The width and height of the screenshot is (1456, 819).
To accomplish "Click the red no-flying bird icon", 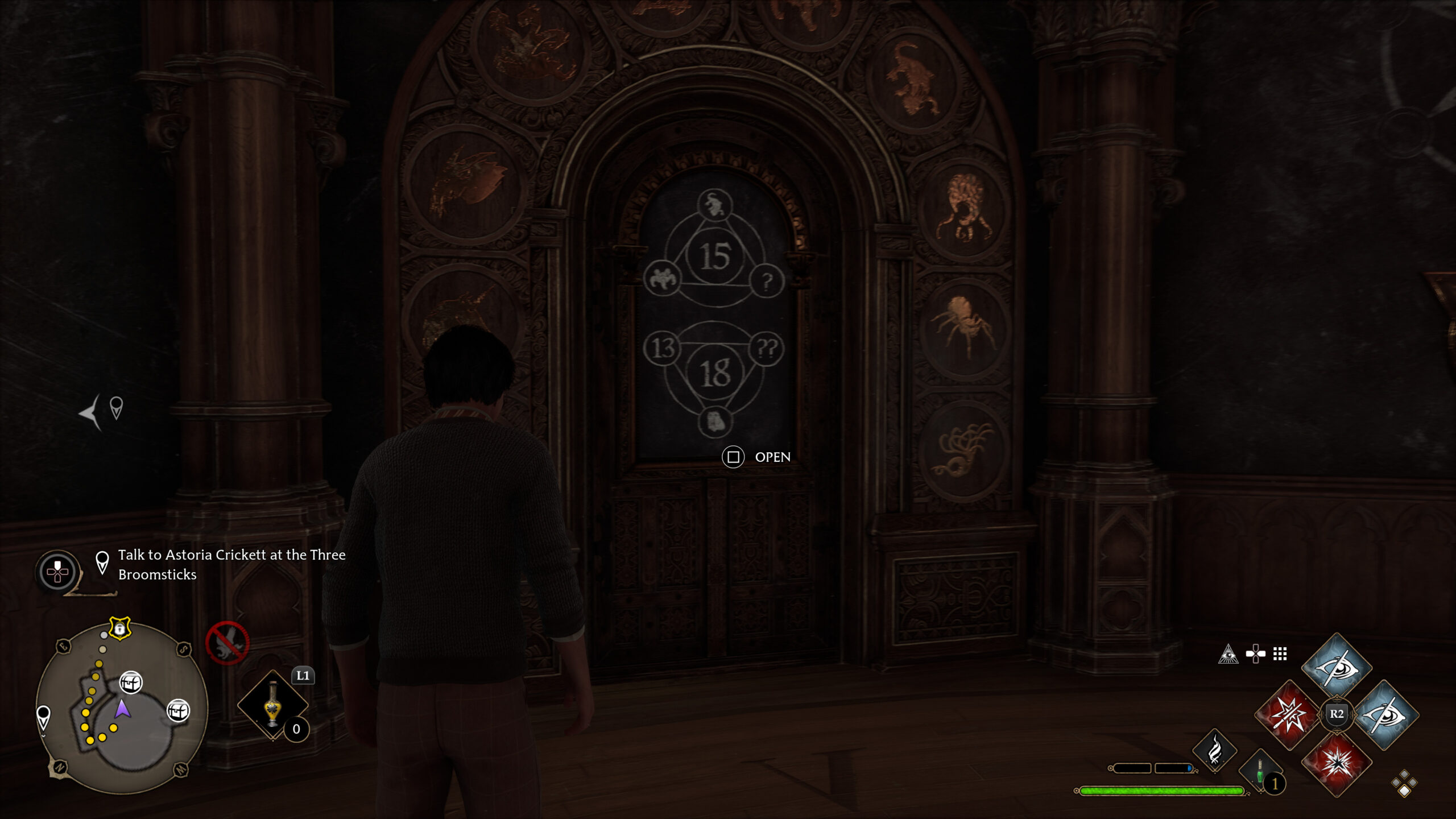I will (227, 643).
